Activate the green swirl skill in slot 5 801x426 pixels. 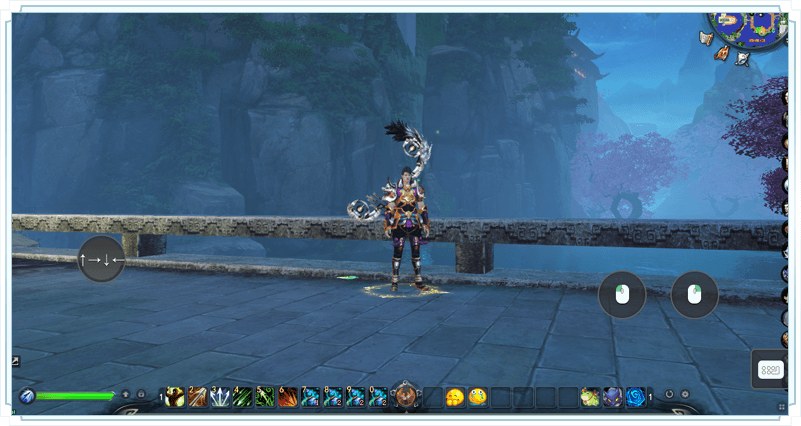pos(265,397)
